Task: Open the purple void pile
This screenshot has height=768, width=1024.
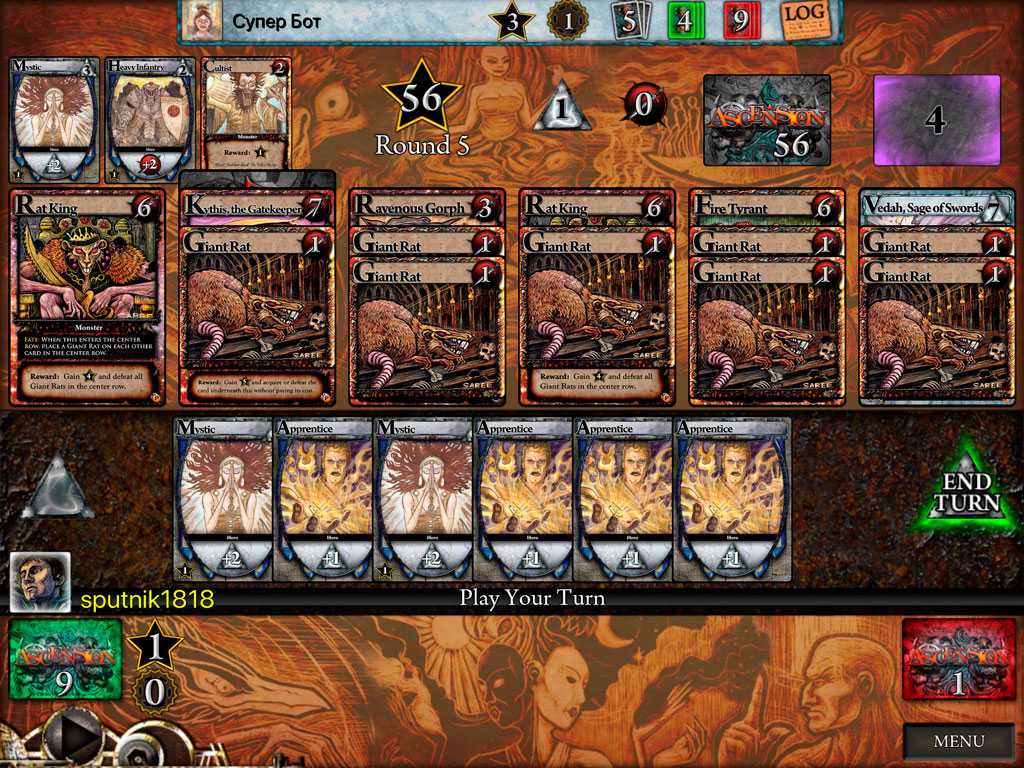Action: (937, 120)
